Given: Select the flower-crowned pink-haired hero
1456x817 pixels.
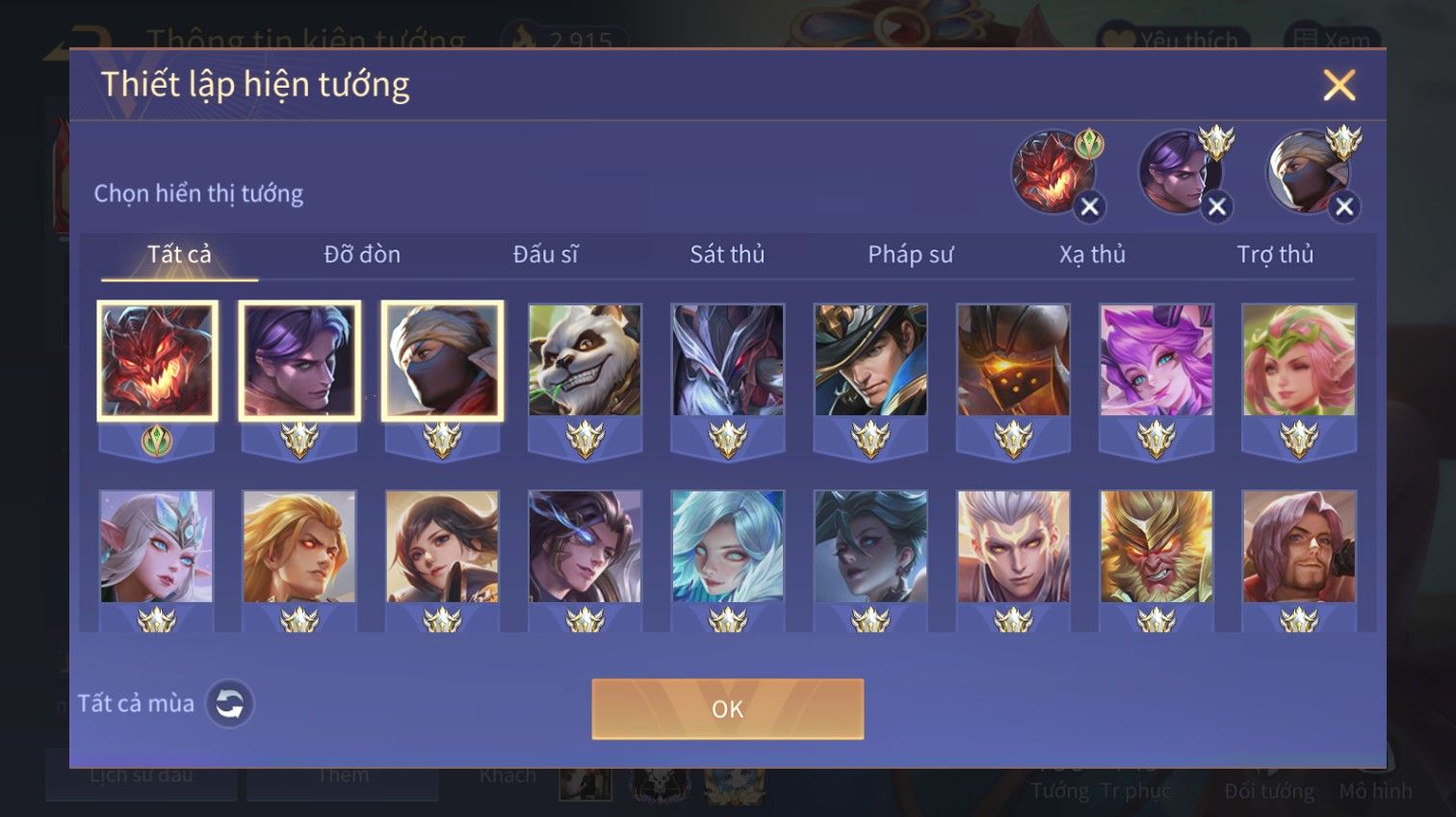Looking at the screenshot, I should pyautogui.click(x=1298, y=360).
